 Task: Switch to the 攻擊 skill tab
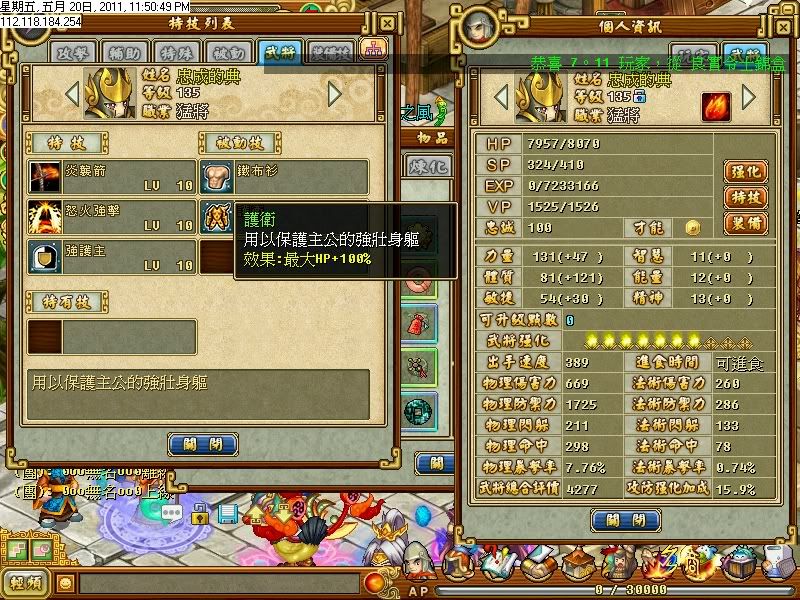[74, 52]
